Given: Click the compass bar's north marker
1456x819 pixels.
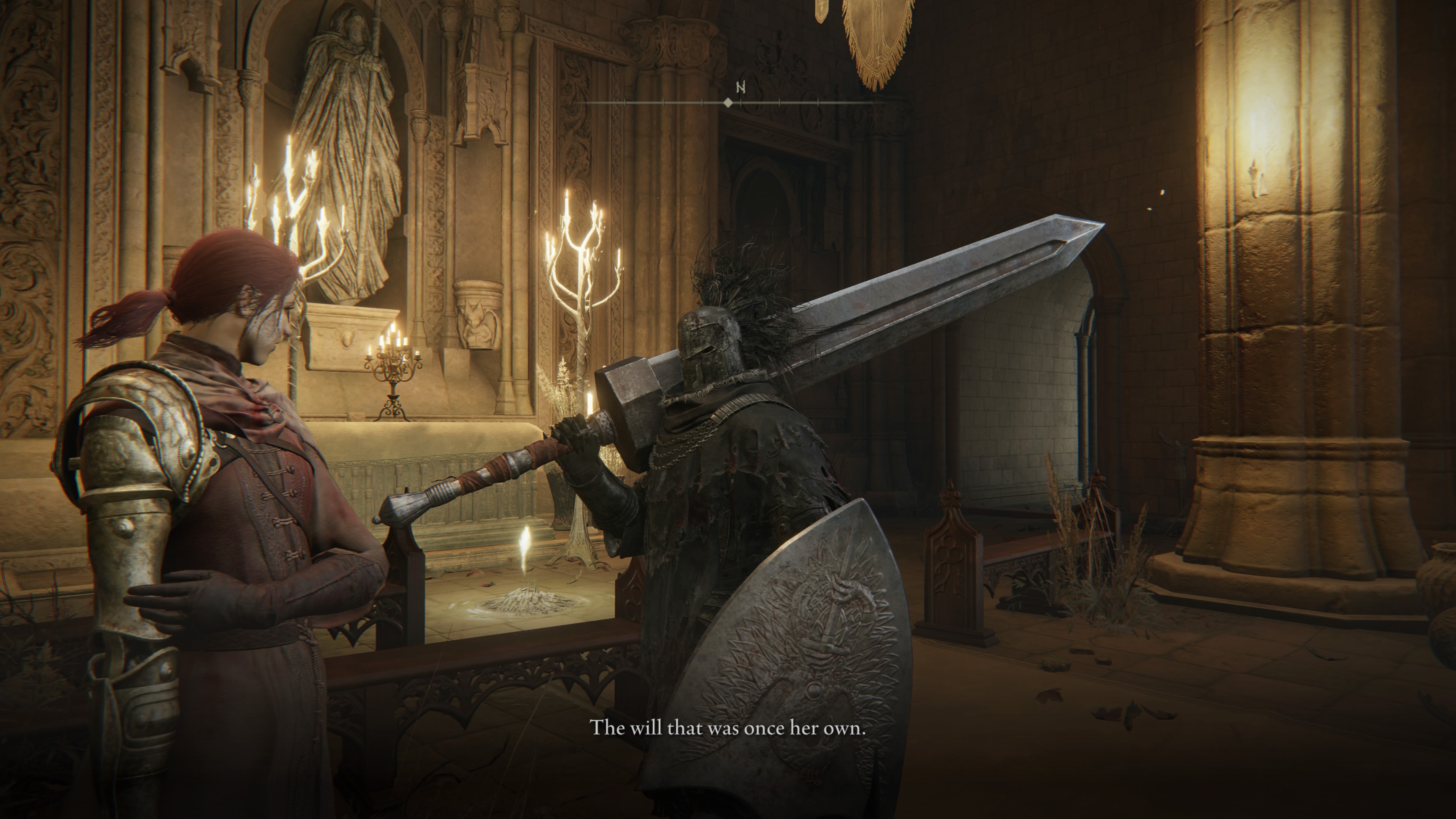Looking at the screenshot, I should [x=741, y=88].
